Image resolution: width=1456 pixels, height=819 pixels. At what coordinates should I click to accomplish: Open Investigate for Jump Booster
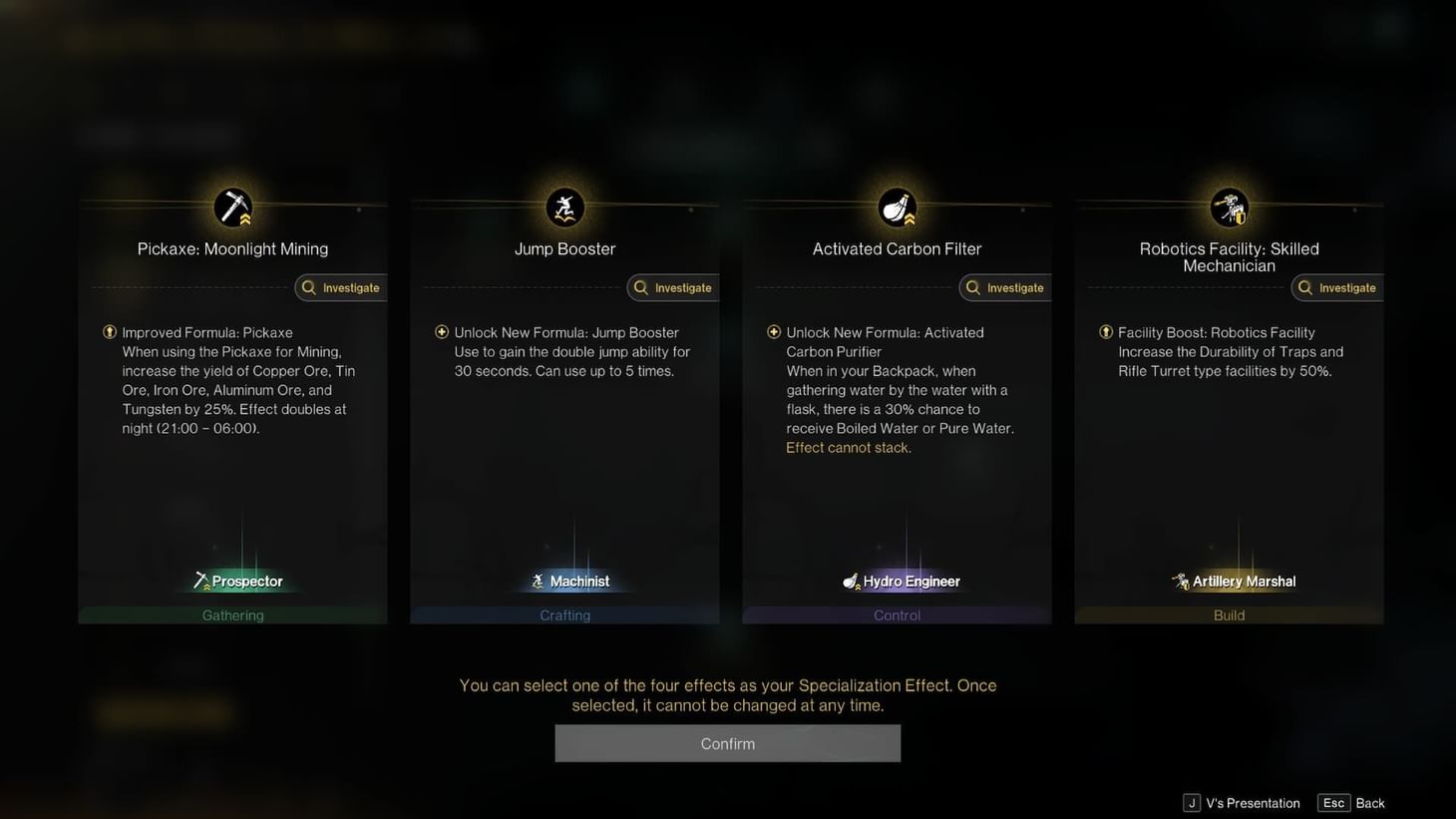tap(672, 287)
